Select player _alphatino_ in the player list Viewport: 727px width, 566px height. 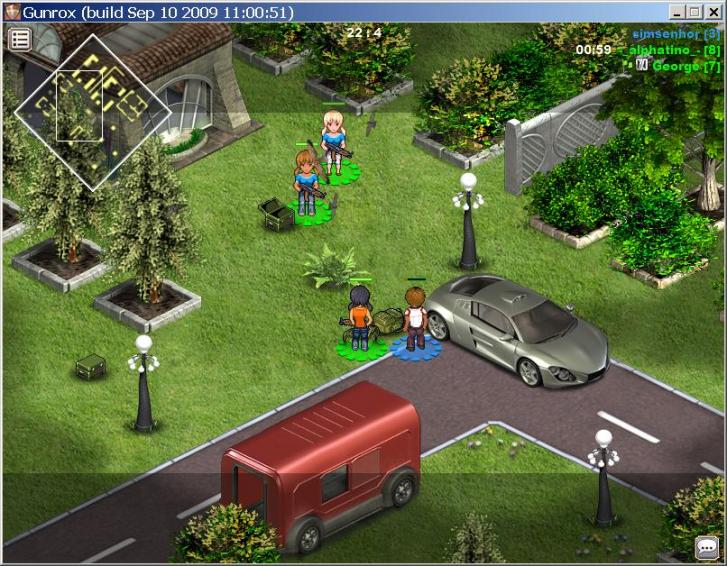tap(679, 50)
